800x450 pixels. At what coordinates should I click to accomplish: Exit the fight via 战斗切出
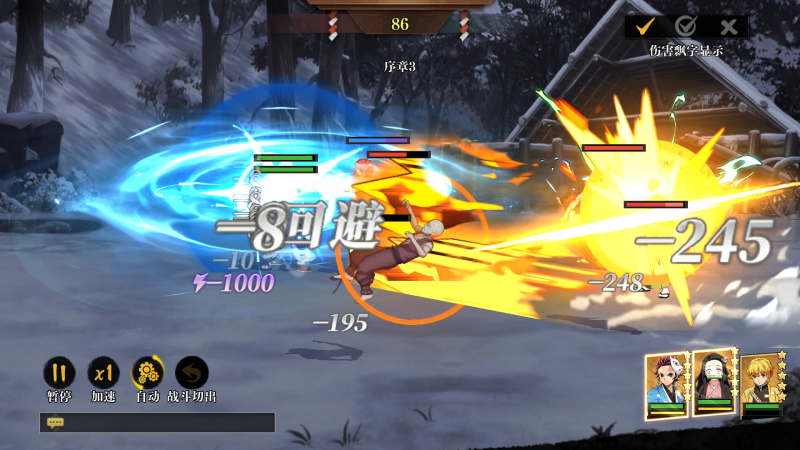click(192, 373)
